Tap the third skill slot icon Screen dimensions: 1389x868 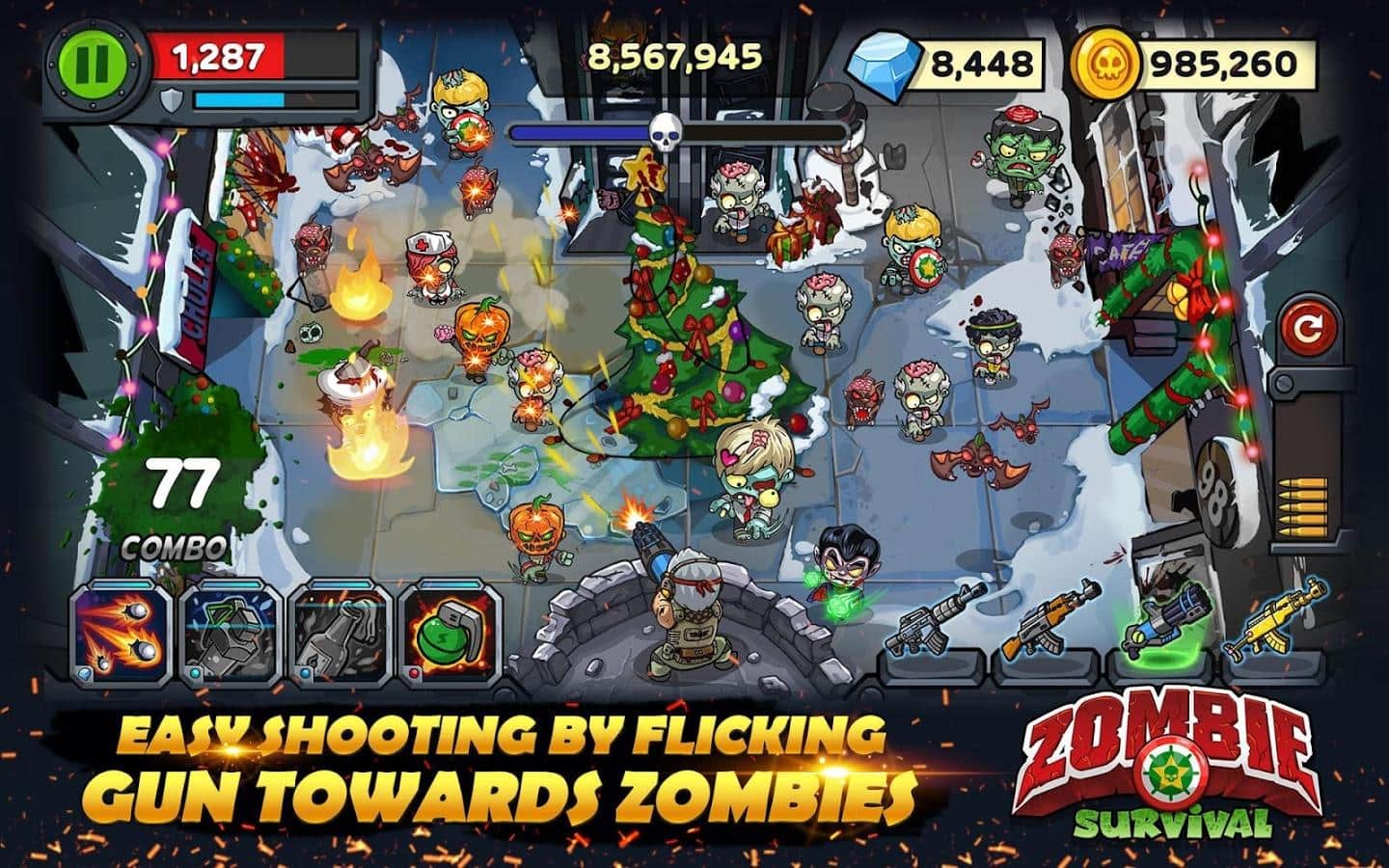click(340, 631)
